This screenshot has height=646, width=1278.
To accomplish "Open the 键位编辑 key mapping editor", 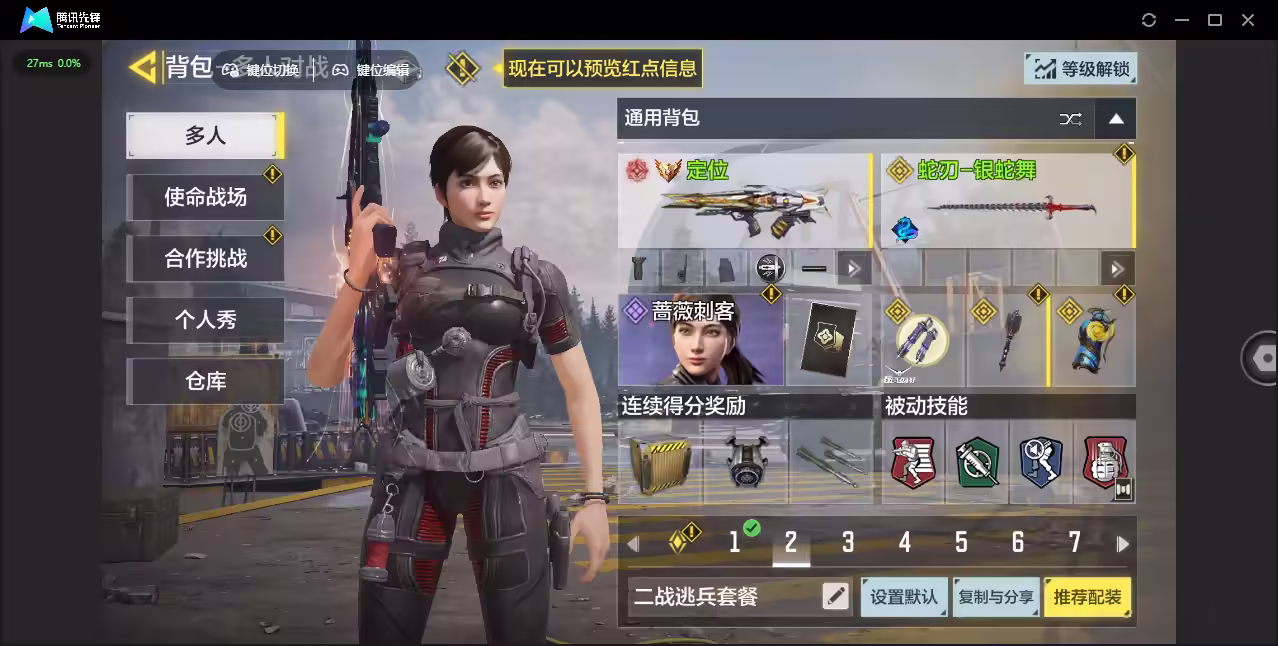I will tap(373, 70).
